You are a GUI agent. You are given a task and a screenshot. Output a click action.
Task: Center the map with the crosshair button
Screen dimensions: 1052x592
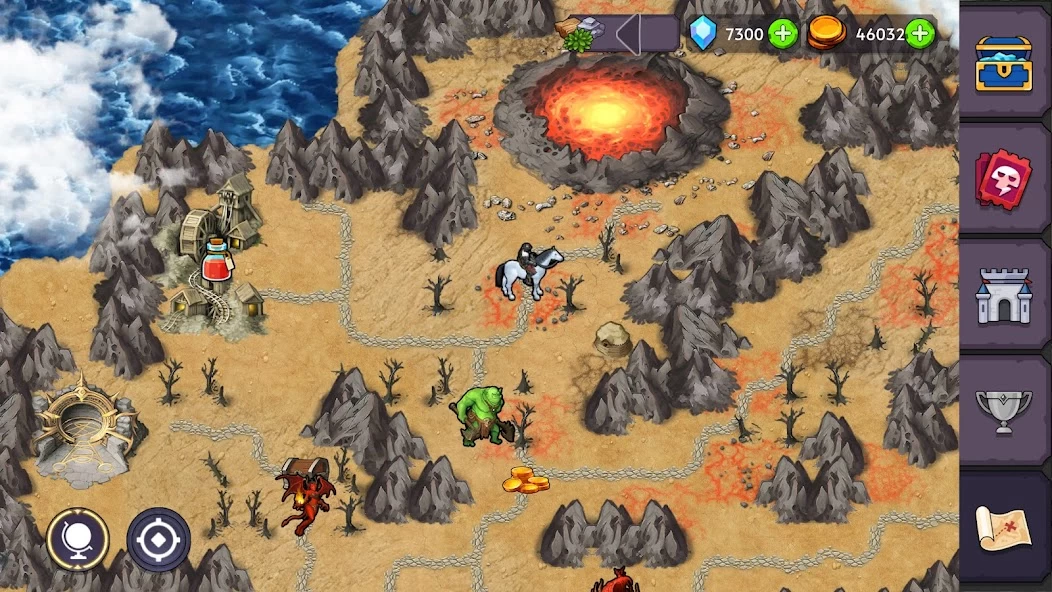(x=158, y=540)
